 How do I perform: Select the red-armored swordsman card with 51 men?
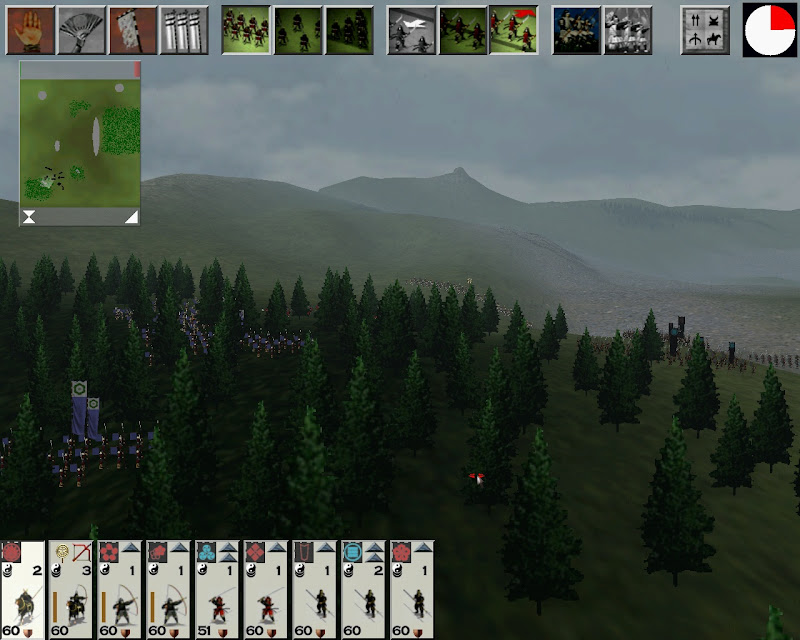(x=219, y=590)
